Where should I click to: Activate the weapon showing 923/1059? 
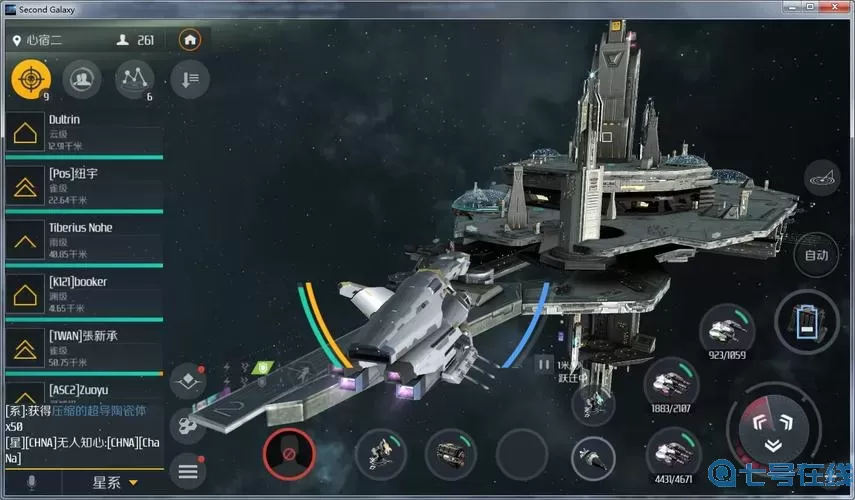[x=727, y=328]
